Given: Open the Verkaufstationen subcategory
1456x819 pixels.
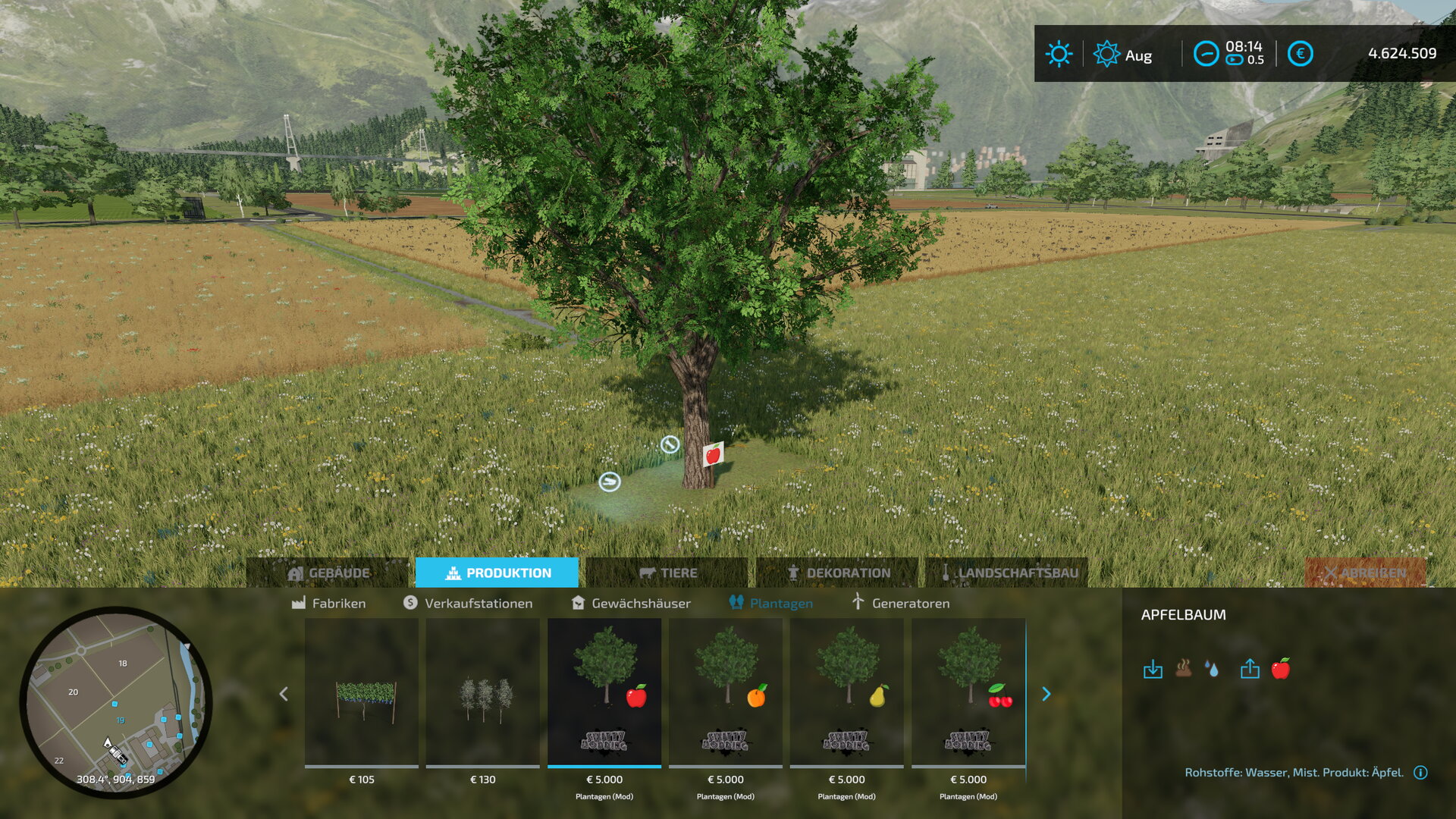Looking at the screenshot, I should [x=468, y=603].
